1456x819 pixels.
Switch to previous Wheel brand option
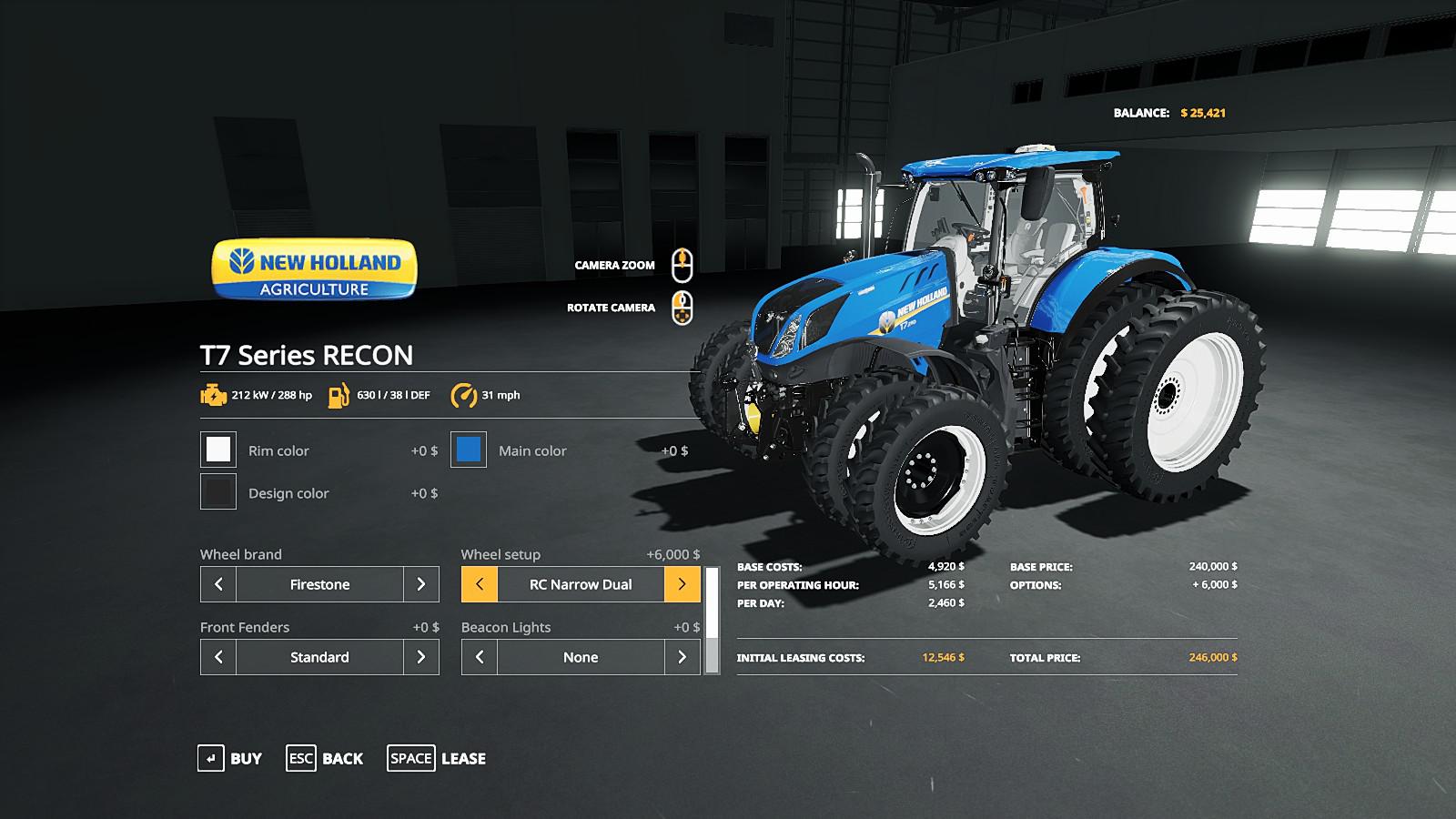click(218, 584)
